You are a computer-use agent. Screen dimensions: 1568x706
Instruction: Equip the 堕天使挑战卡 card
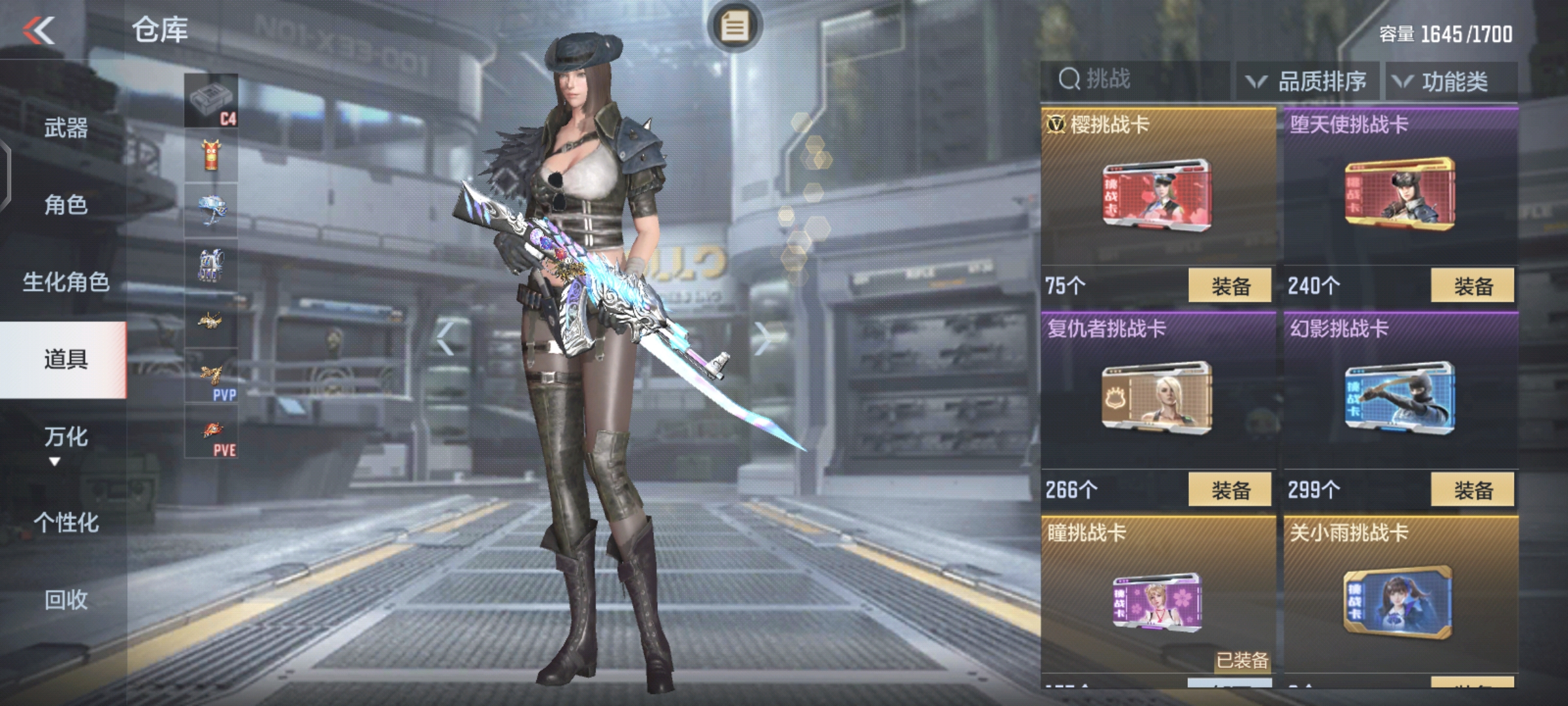pyautogui.click(x=1473, y=286)
